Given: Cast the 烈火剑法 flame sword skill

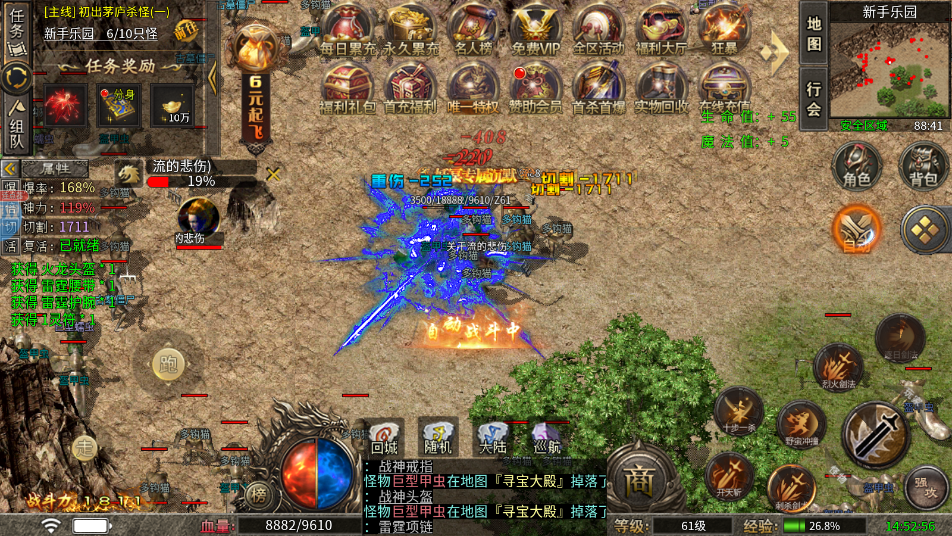Looking at the screenshot, I should coord(838,365).
